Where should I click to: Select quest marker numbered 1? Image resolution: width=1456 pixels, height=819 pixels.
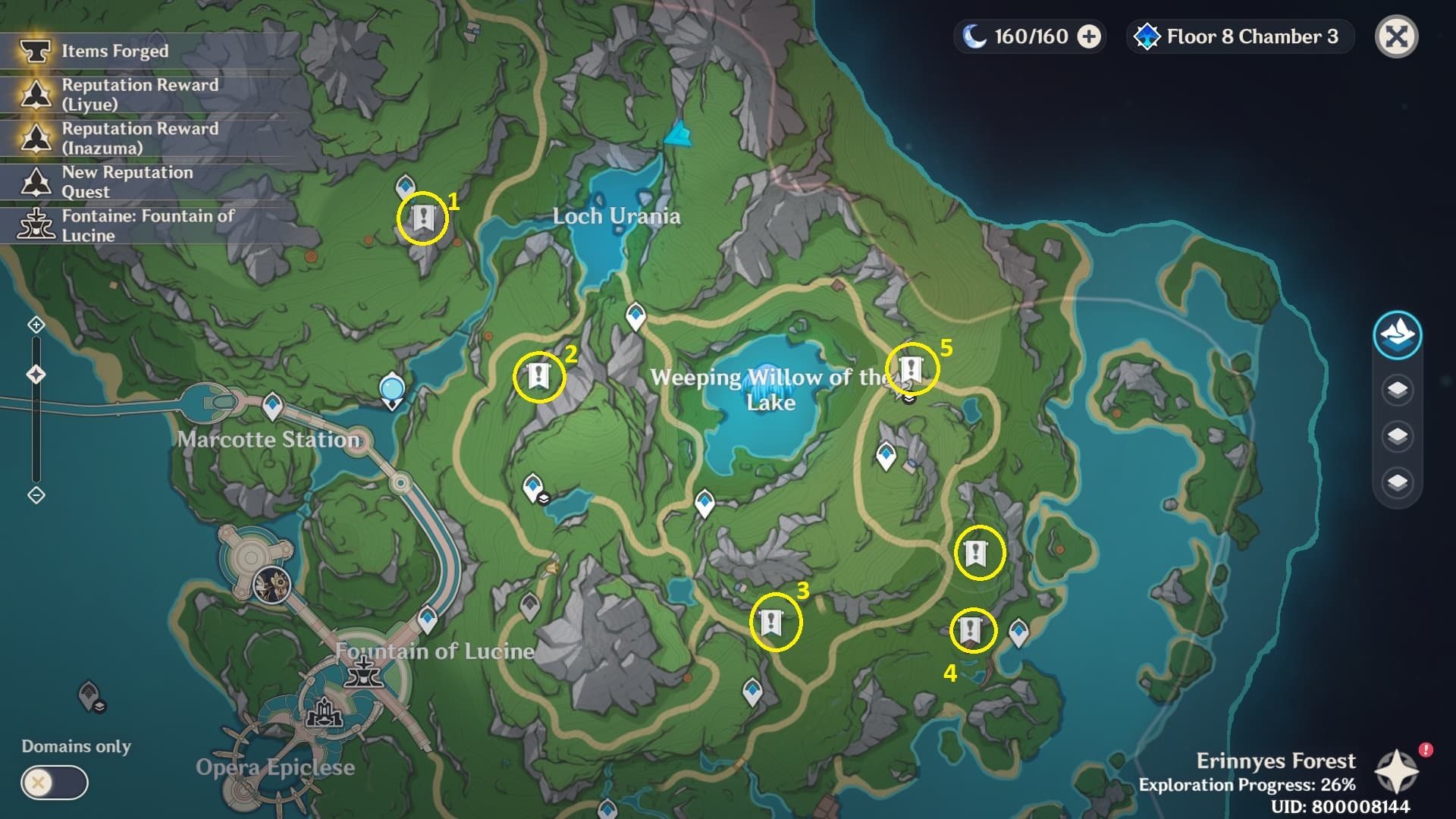(x=422, y=218)
